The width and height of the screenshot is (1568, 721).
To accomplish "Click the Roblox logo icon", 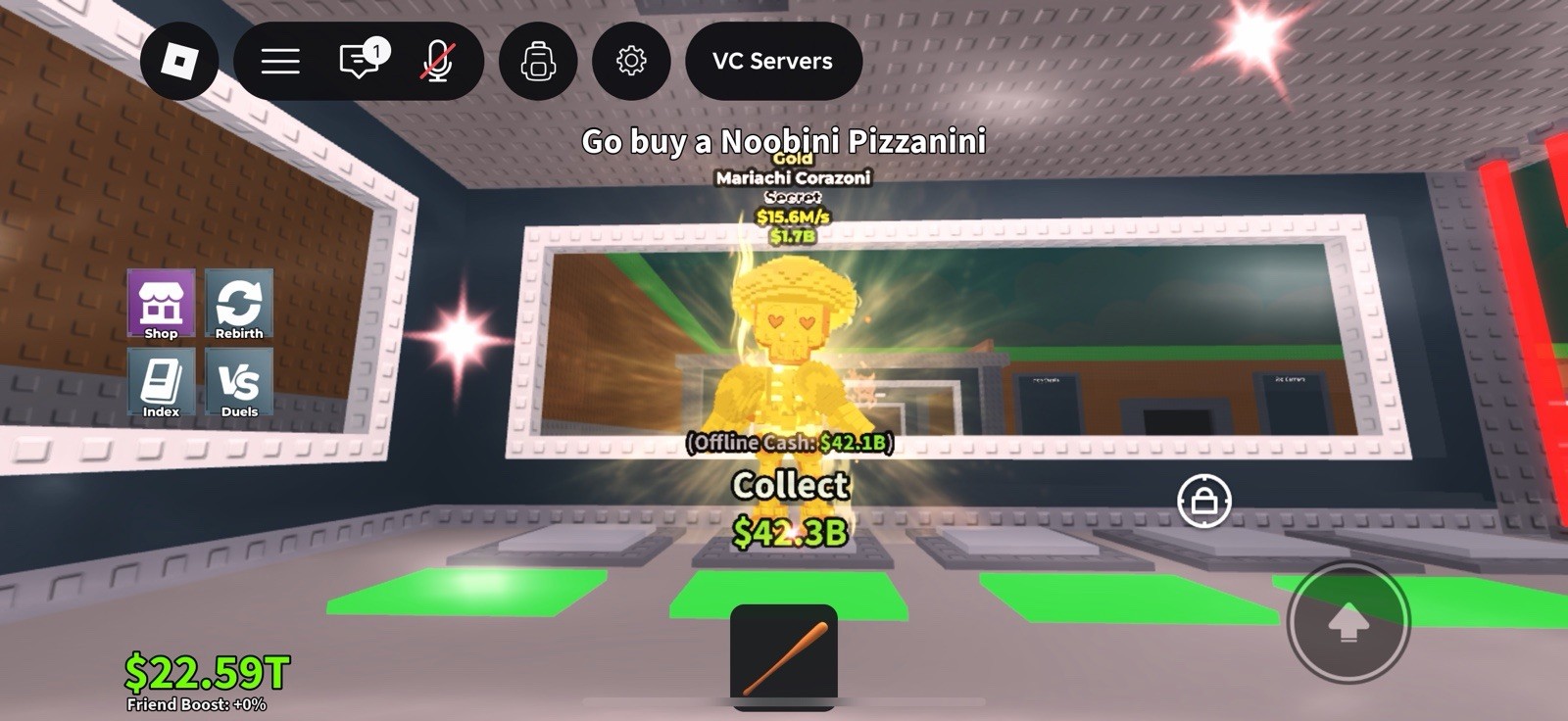I will (180, 61).
